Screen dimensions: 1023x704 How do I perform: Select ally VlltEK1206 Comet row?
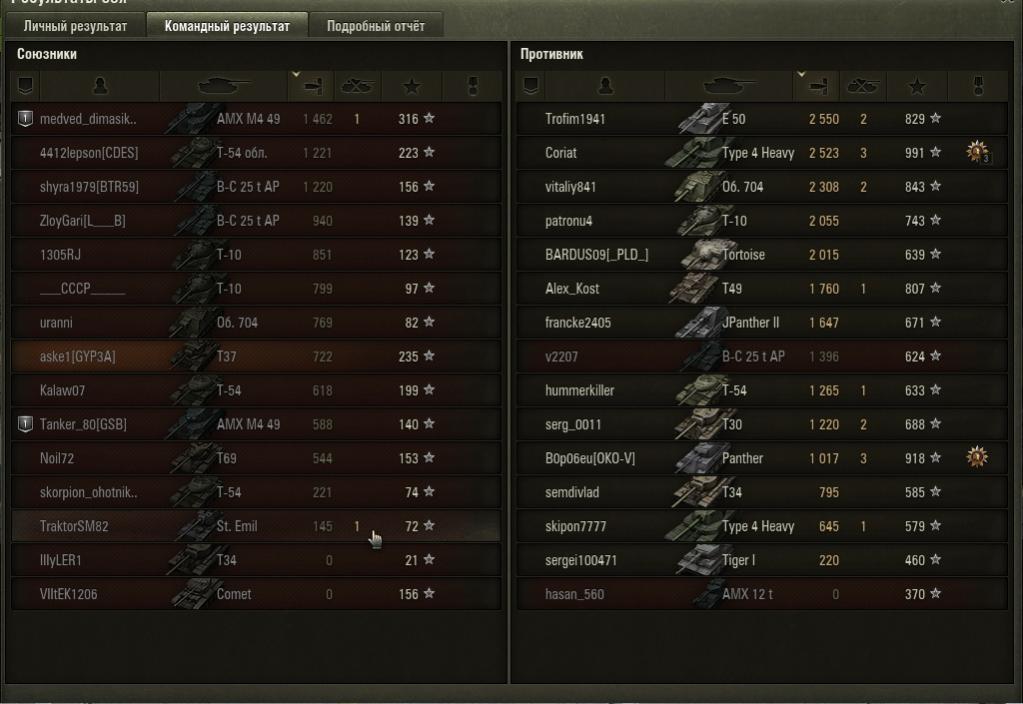(x=256, y=594)
